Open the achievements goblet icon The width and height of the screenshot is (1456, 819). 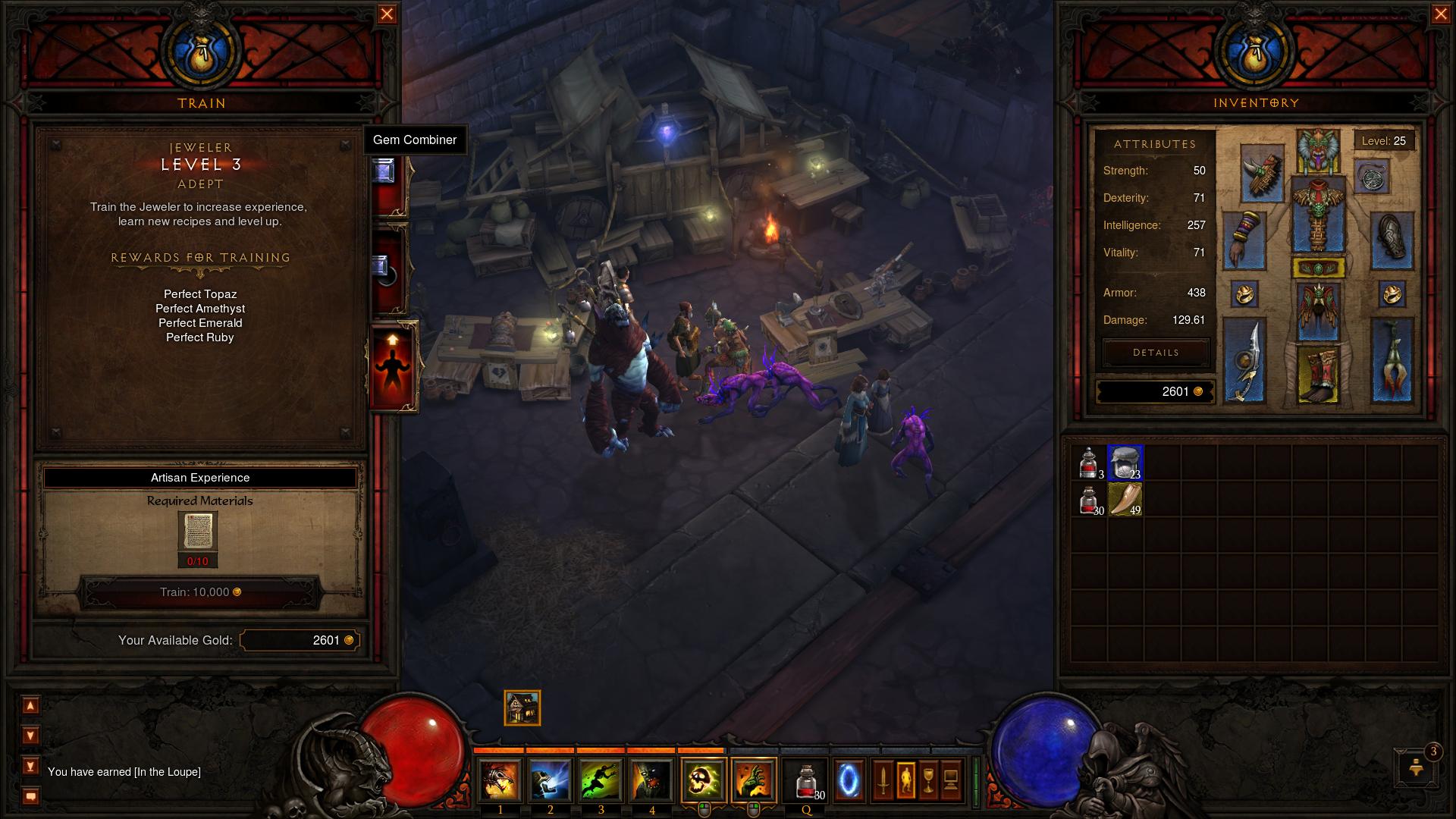point(928,780)
